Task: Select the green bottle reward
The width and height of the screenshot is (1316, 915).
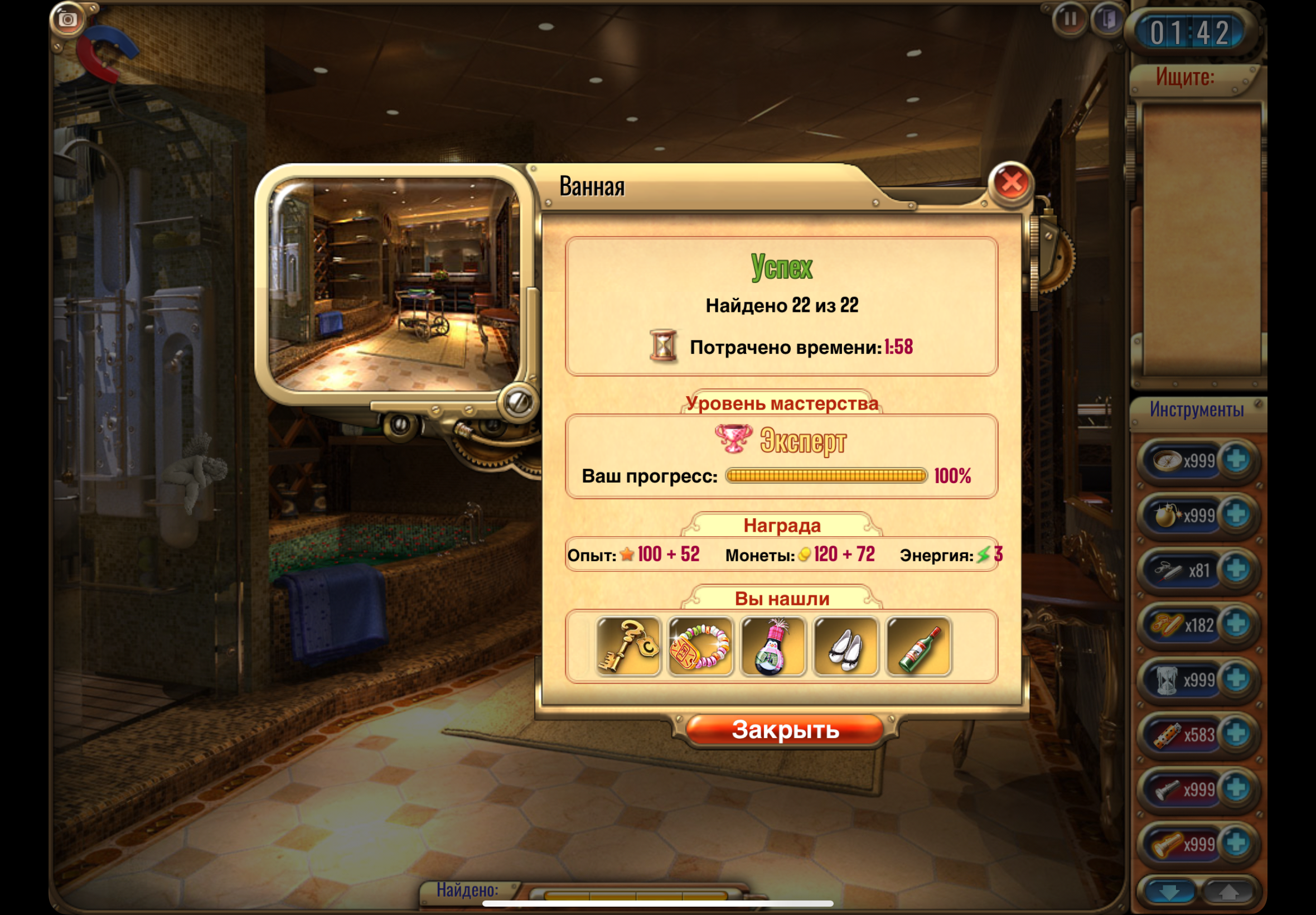Action: pyautogui.click(x=918, y=647)
